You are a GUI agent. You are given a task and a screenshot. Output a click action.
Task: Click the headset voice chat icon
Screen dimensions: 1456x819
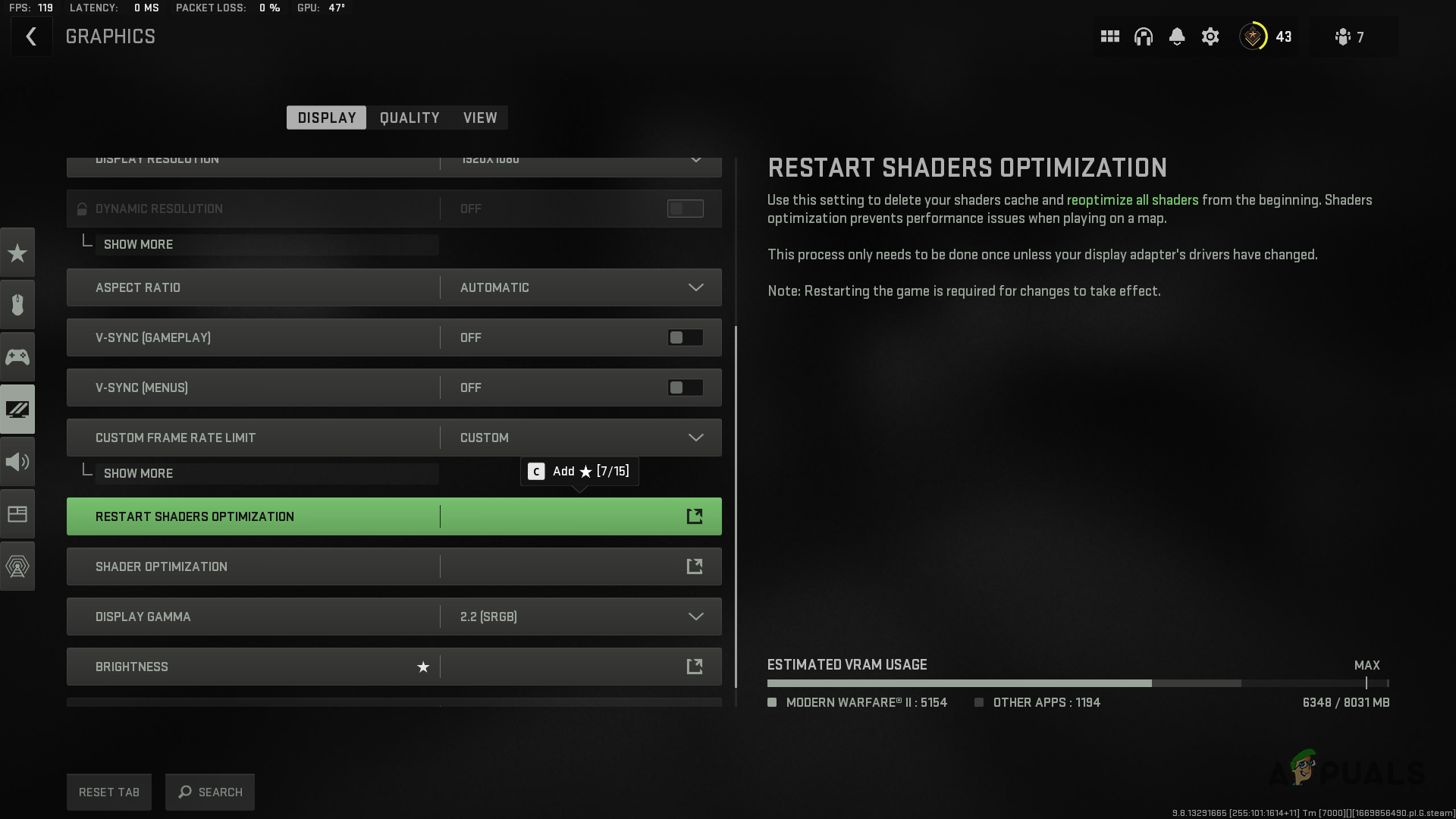[1143, 36]
